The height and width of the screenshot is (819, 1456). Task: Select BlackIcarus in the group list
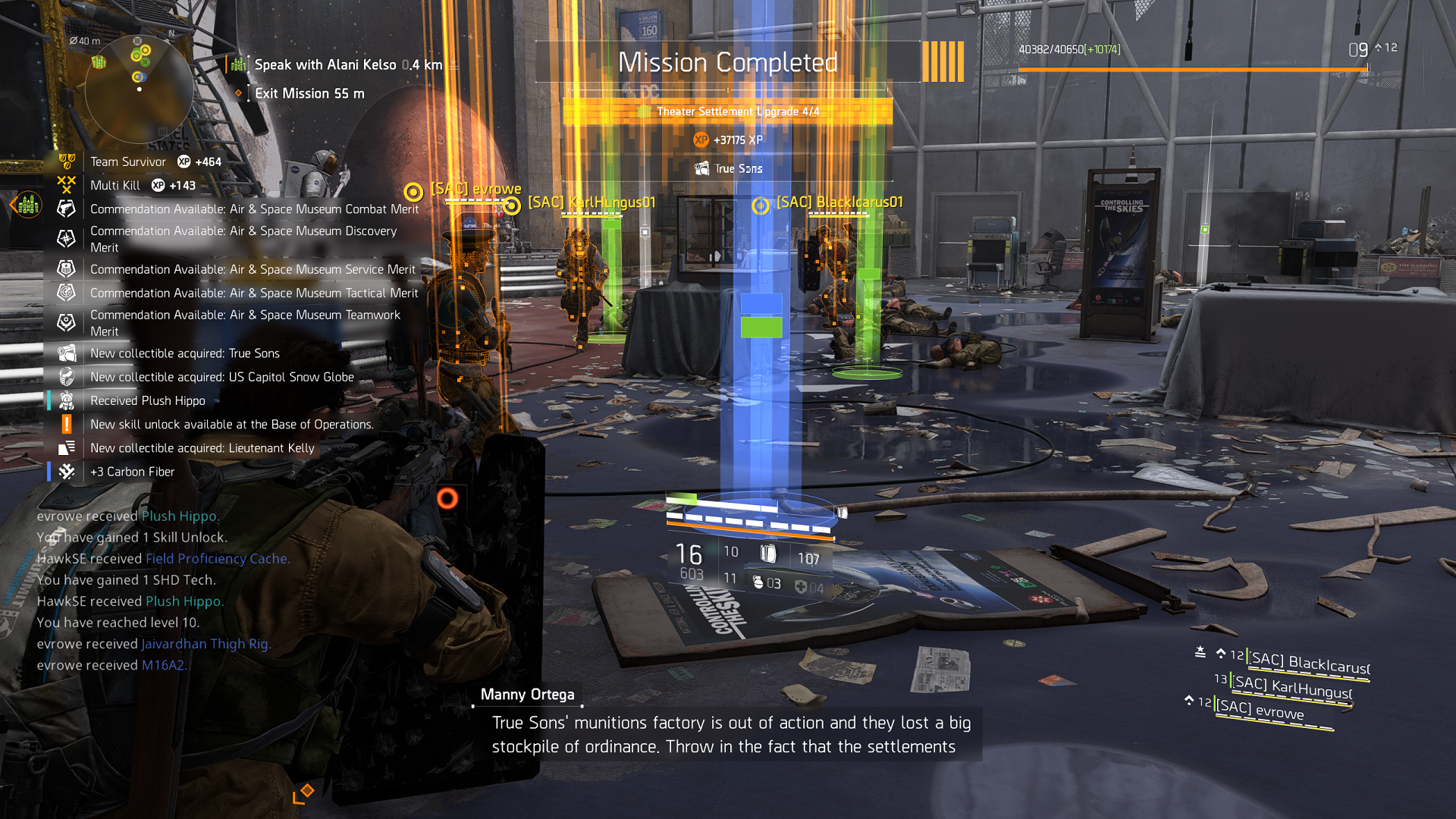tap(1309, 664)
